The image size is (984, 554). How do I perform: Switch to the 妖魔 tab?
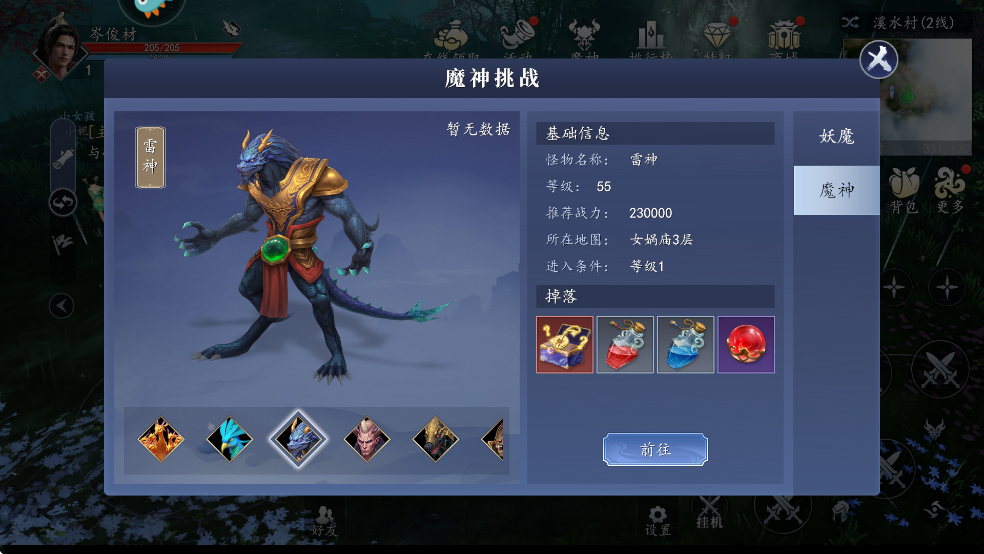(836, 137)
